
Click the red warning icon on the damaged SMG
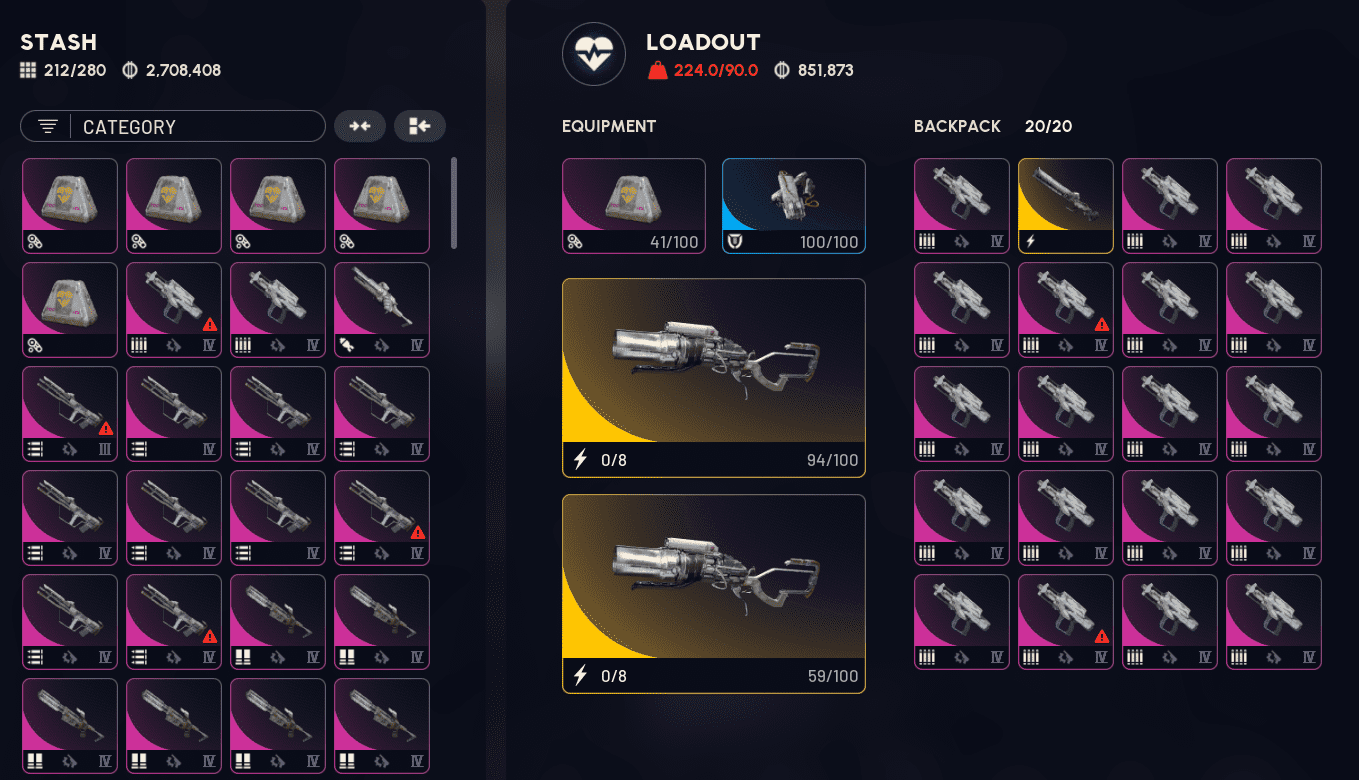211,323
